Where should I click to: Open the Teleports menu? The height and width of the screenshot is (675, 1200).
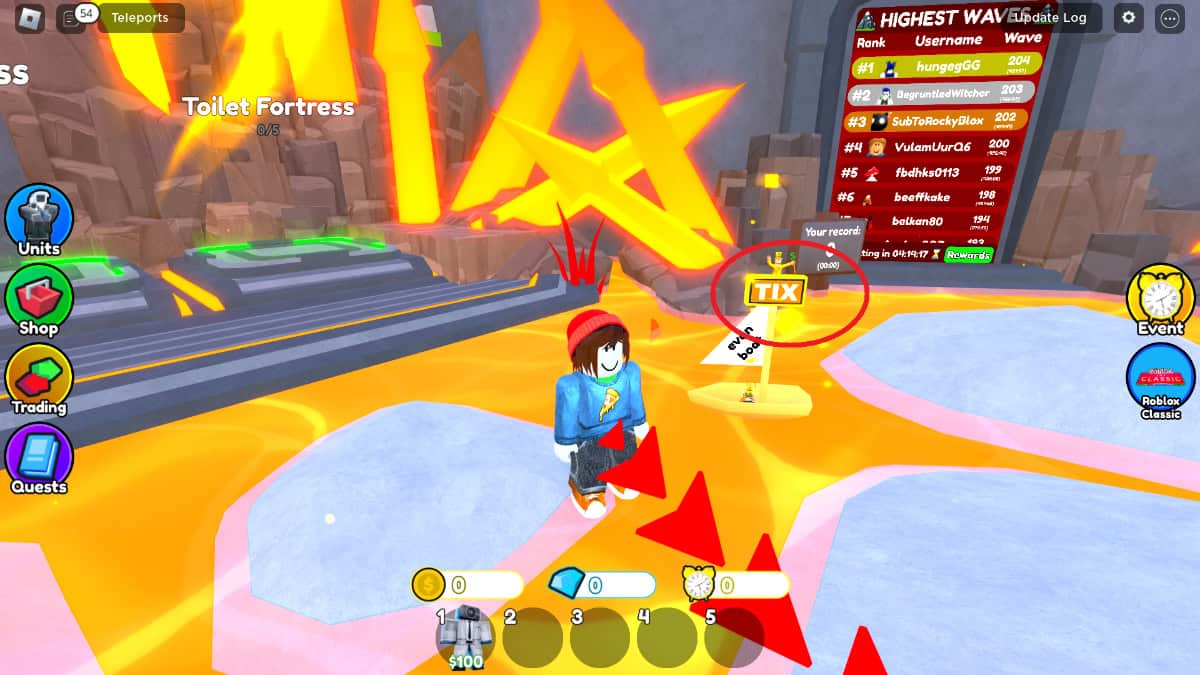coord(140,17)
